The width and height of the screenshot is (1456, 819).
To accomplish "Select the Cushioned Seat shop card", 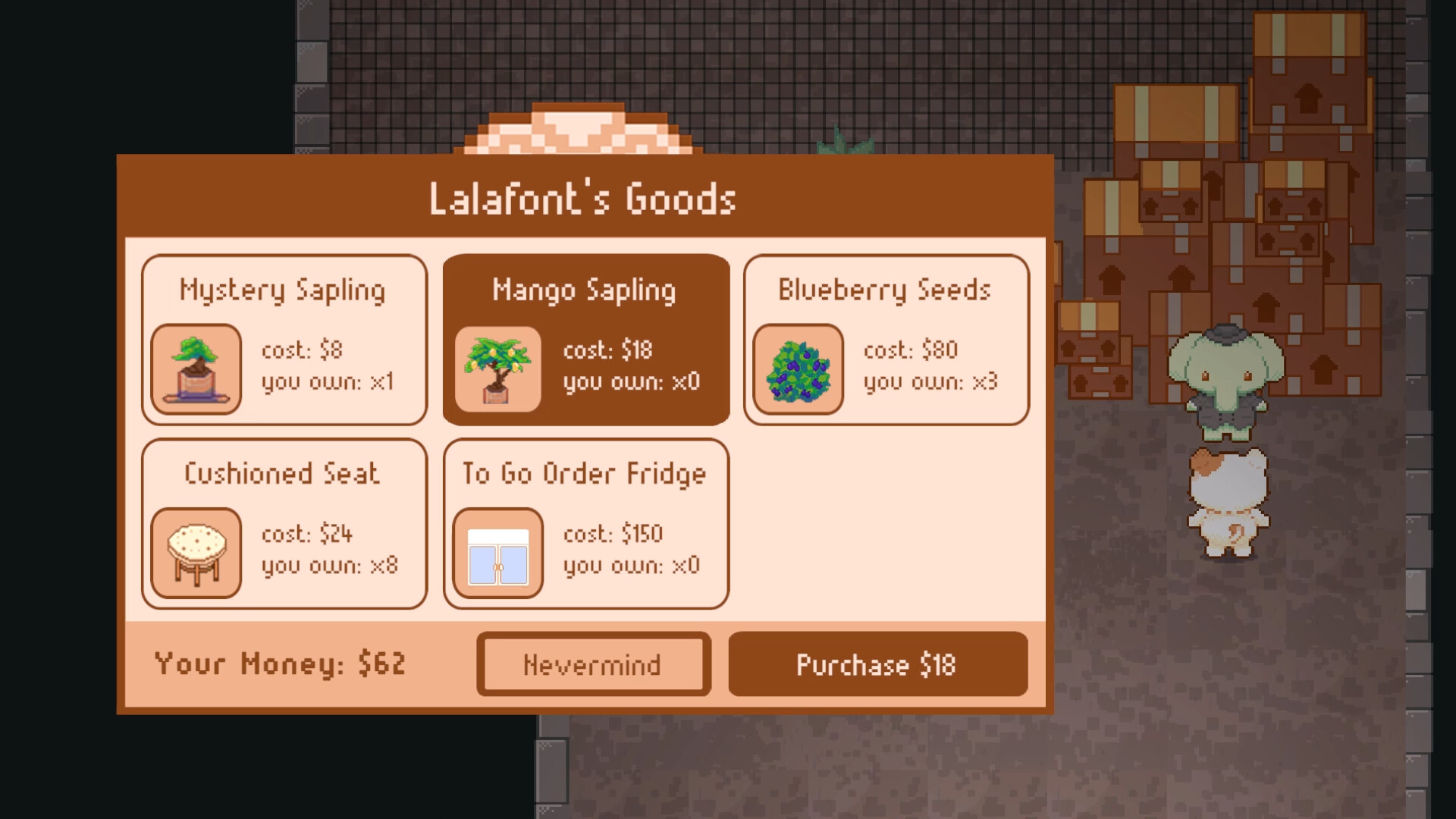I will pyautogui.click(x=284, y=523).
